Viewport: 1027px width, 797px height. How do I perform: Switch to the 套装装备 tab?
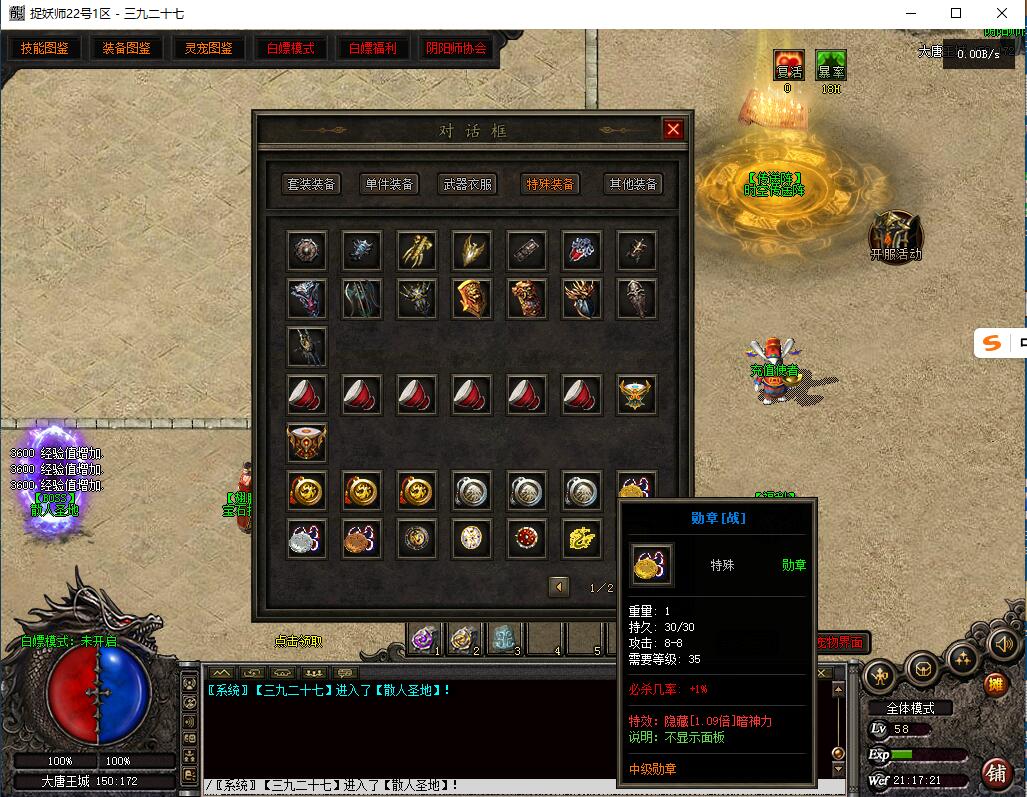[x=312, y=184]
